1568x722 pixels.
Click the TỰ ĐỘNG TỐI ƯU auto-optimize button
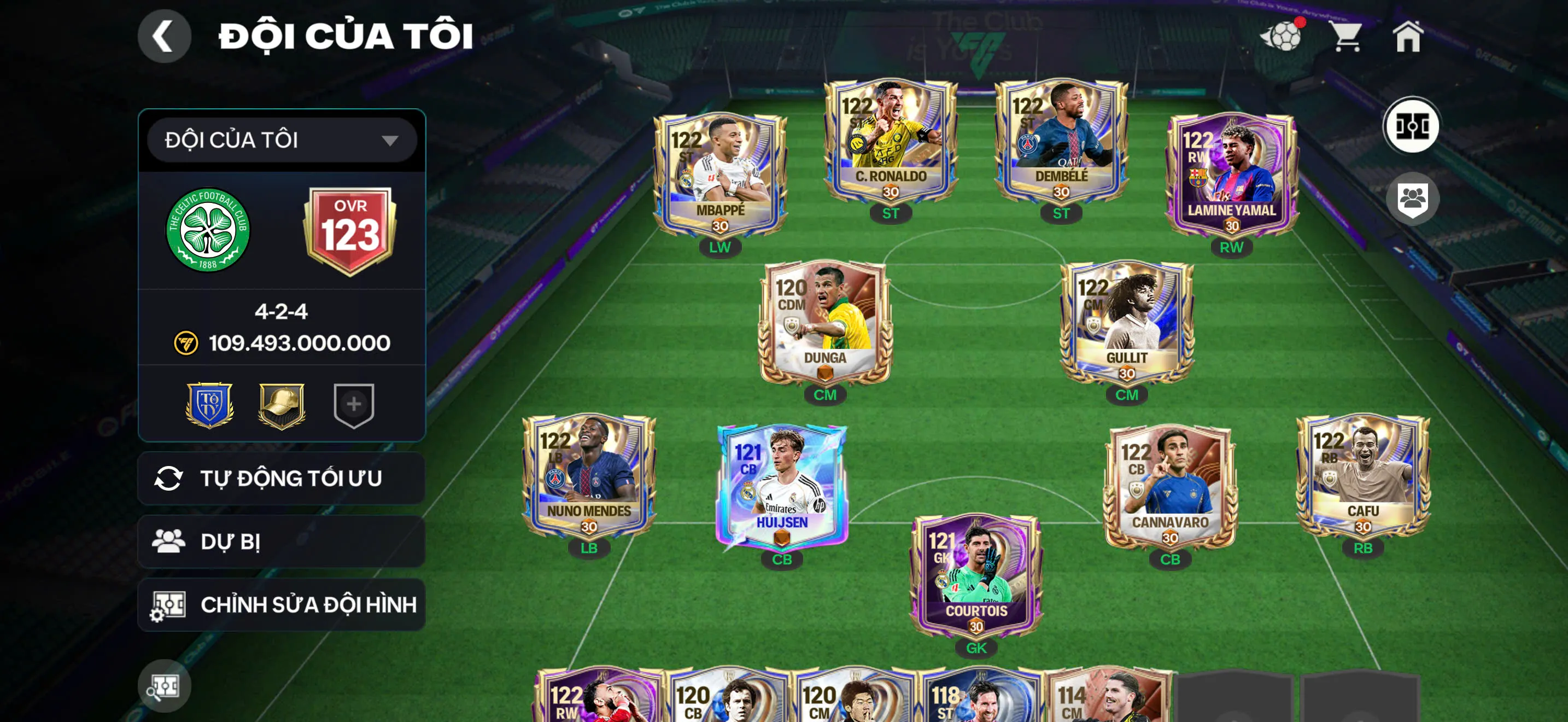click(x=280, y=479)
